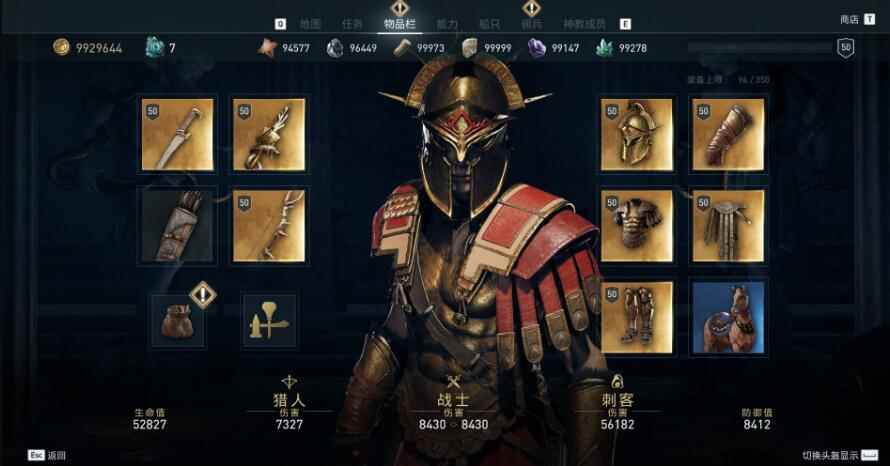Go to the 能力 (Abilities) tab
The height and width of the screenshot is (466, 890).
448,24
